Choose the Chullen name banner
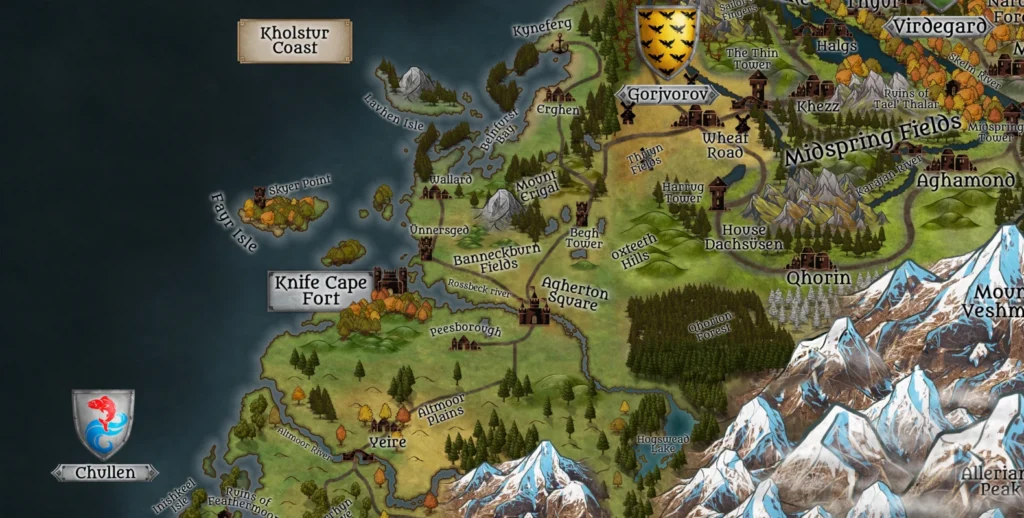 [x=105, y=472]
